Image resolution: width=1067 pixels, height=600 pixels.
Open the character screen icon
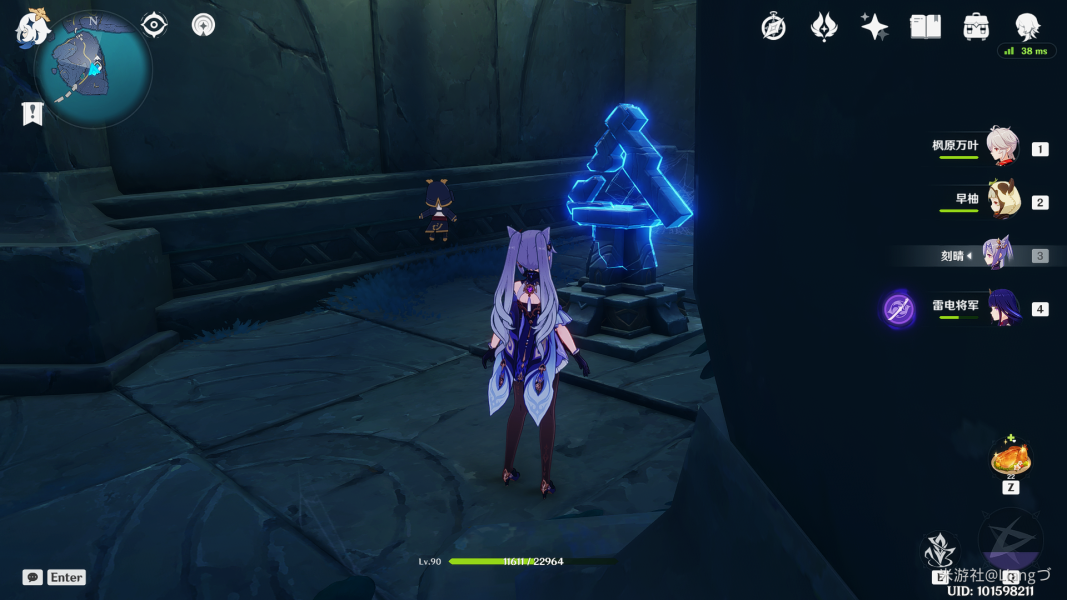tap(1027, 27)
